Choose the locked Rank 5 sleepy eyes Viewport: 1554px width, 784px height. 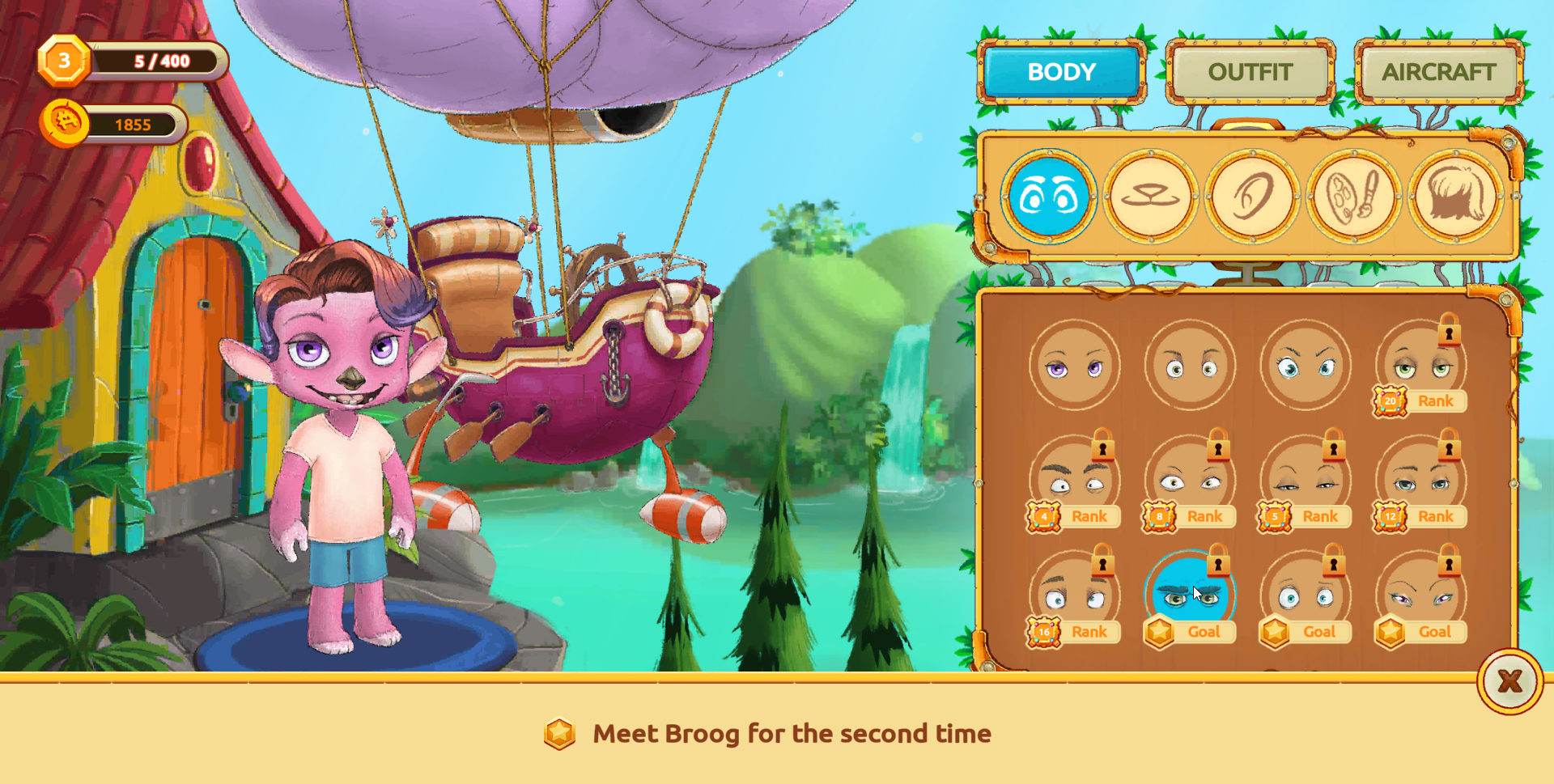(1305, 481)
